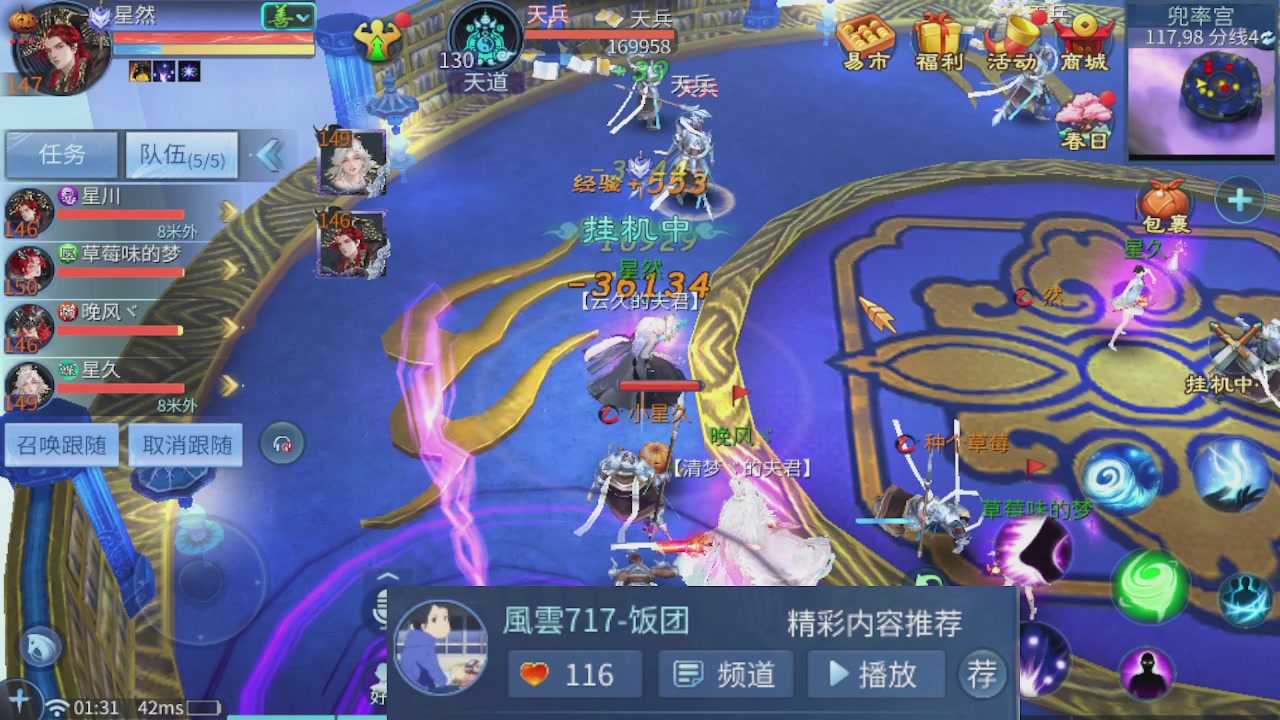Collapse the team panel with the left arrow
Screen dimensions: 1280x720
[x=271, y=156]
